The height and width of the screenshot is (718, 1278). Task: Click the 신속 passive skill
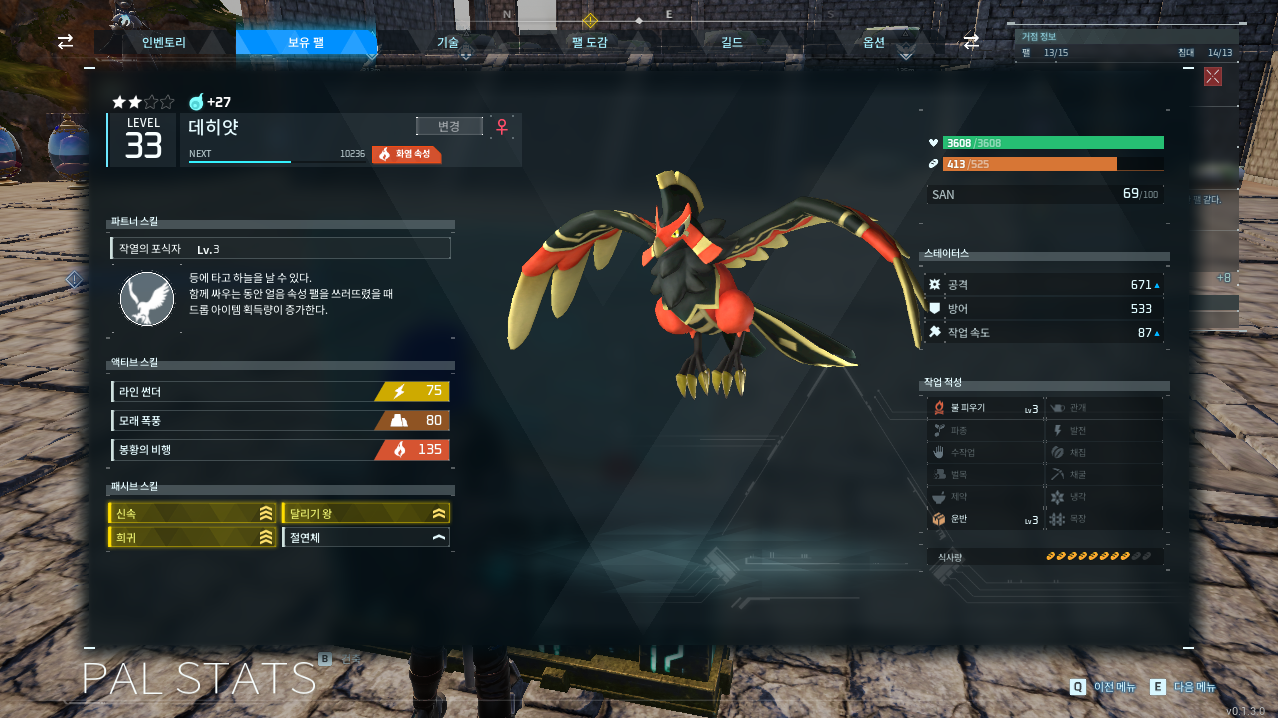tap(192, 513)
